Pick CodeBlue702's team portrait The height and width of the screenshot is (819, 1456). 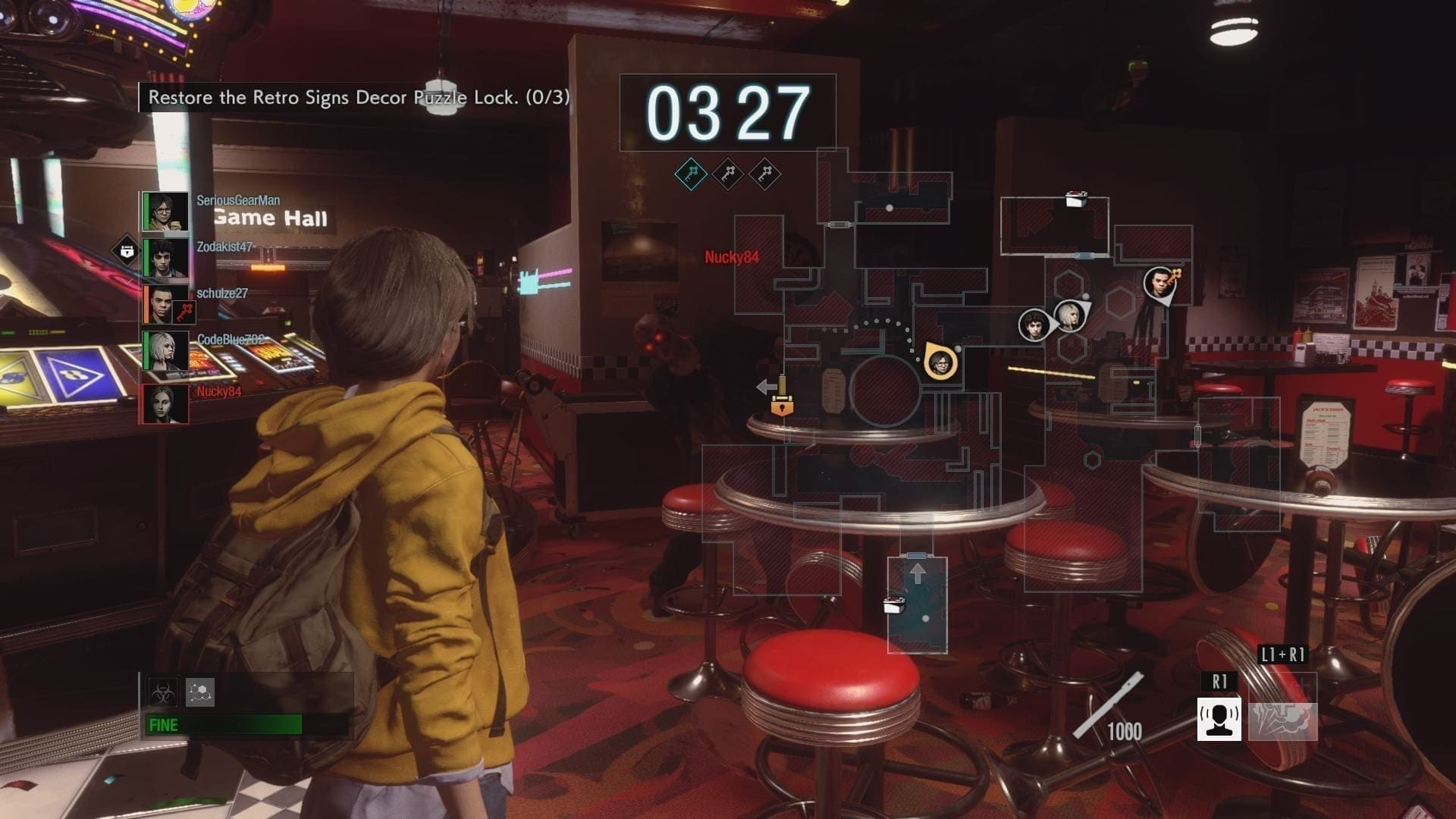[x=165, y=351]
